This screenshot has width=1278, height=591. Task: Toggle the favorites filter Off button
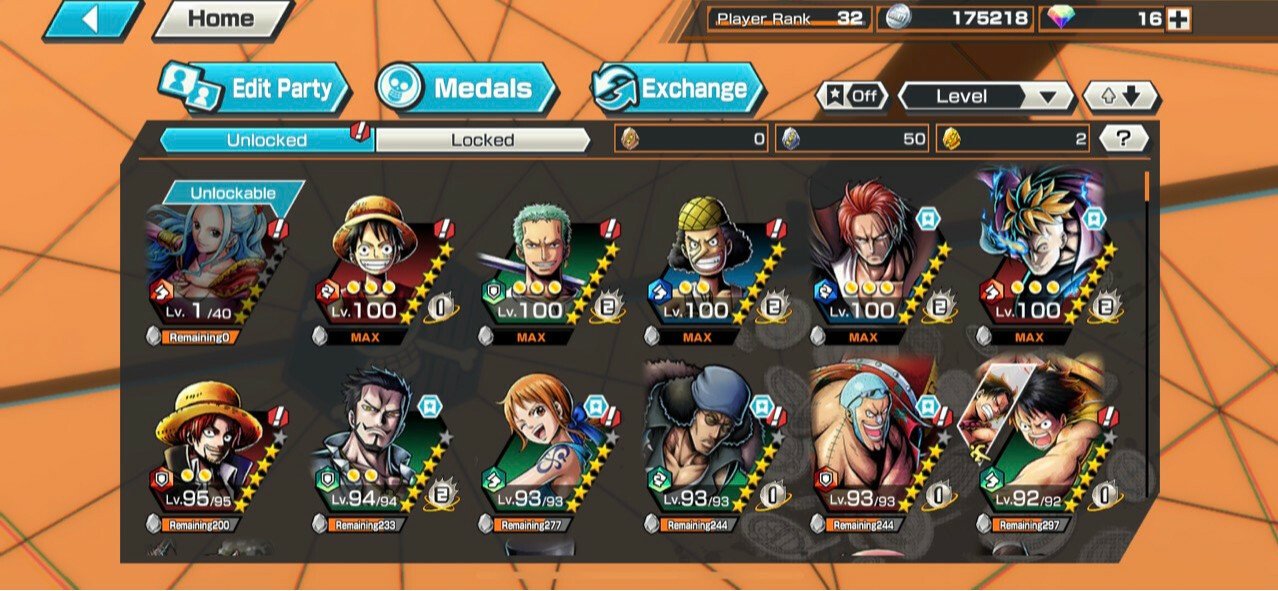[853, 97]
